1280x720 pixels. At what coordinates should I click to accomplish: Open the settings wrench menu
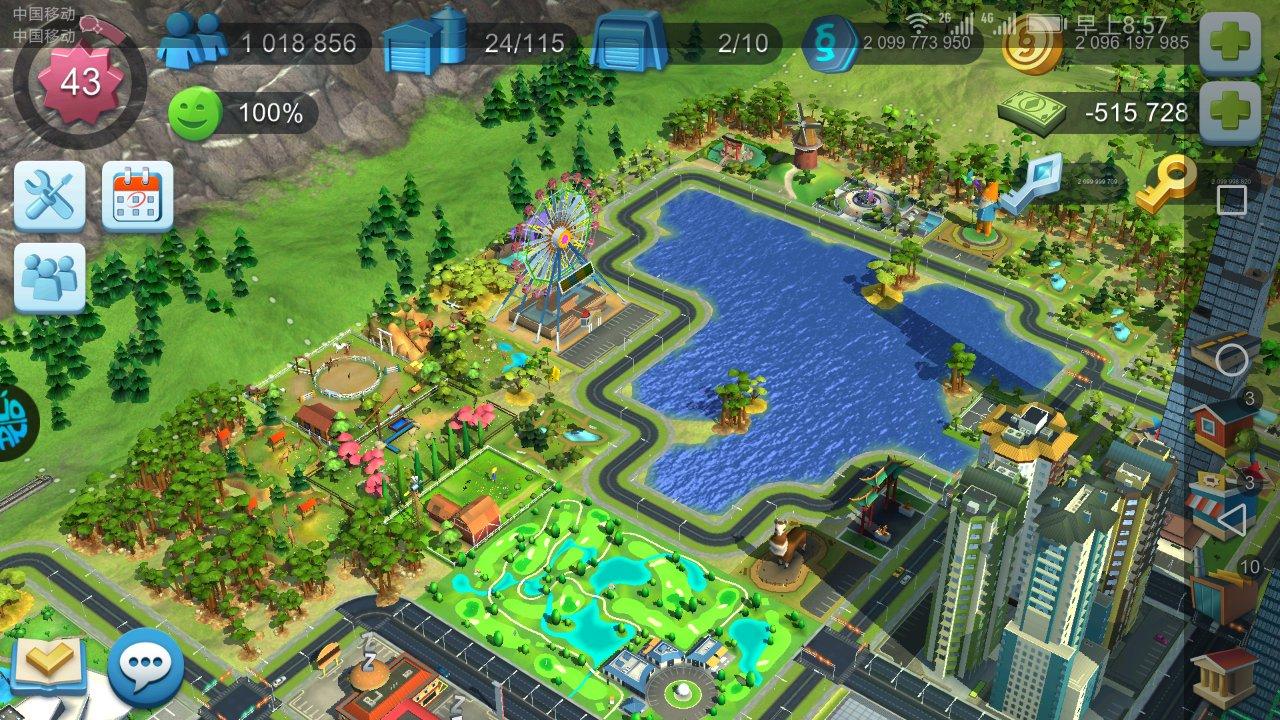point(49,195)
